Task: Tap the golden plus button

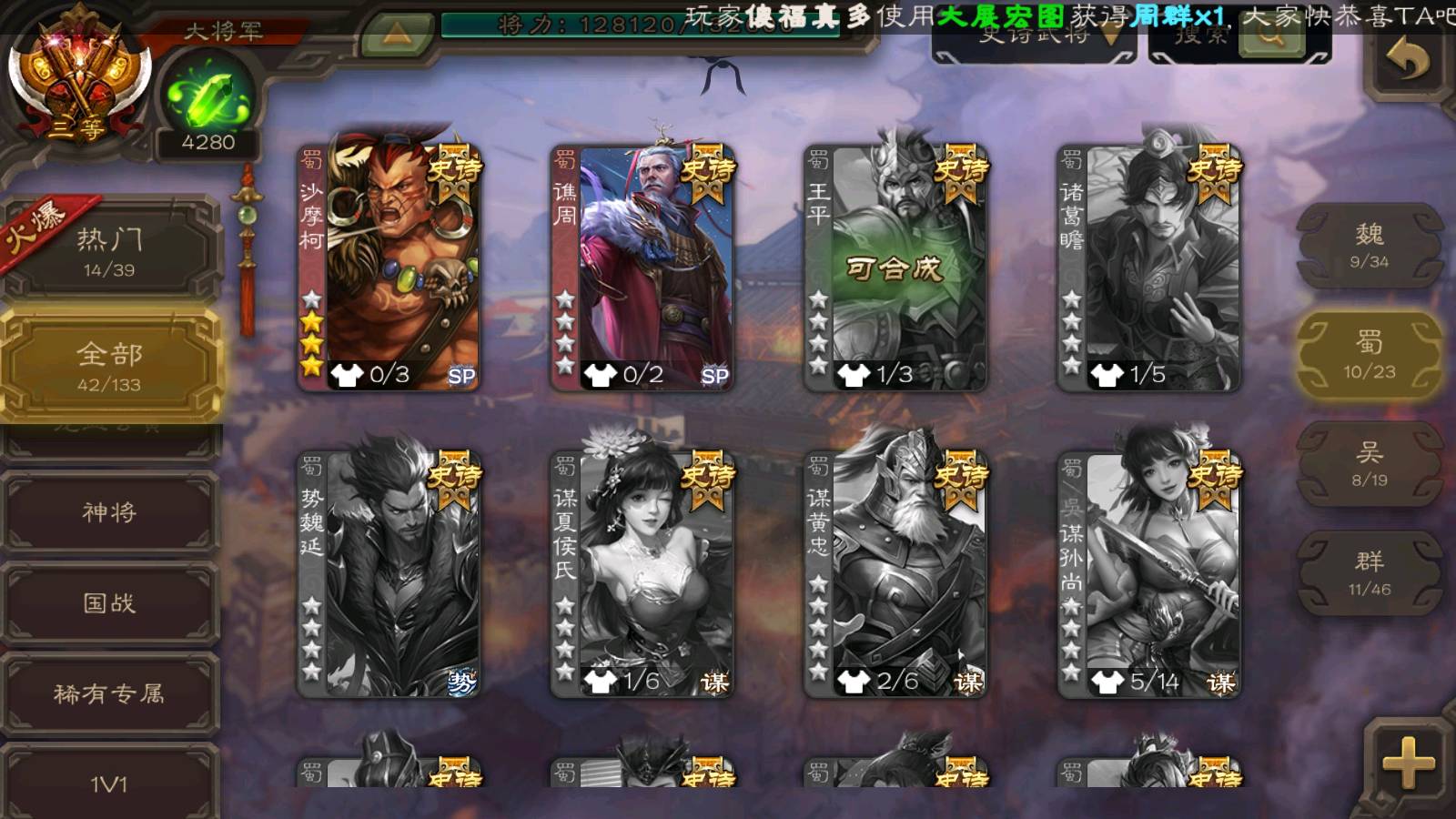Action: tap(1407, 763)
